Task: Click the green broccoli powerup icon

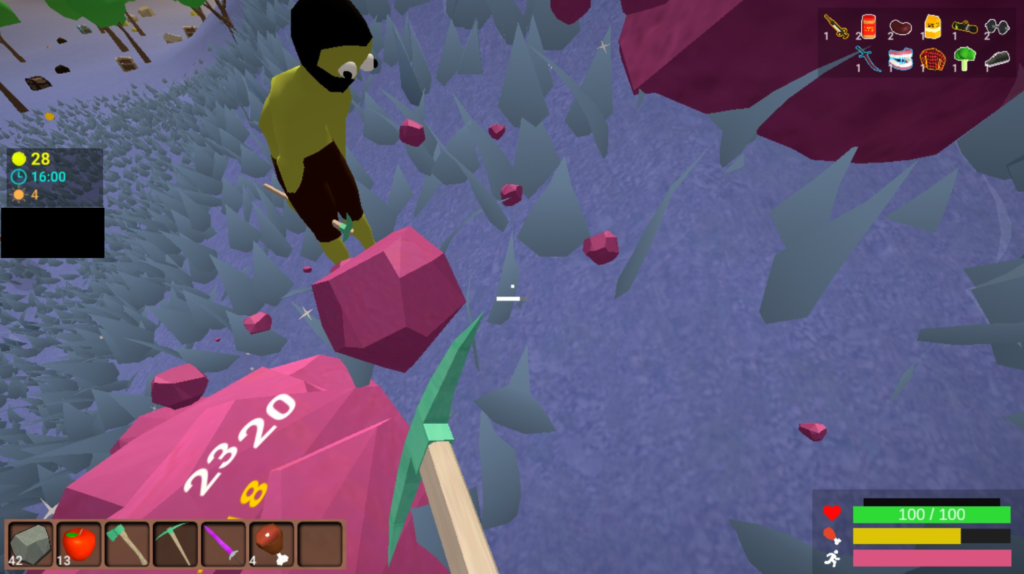Action: pos(964,59)
